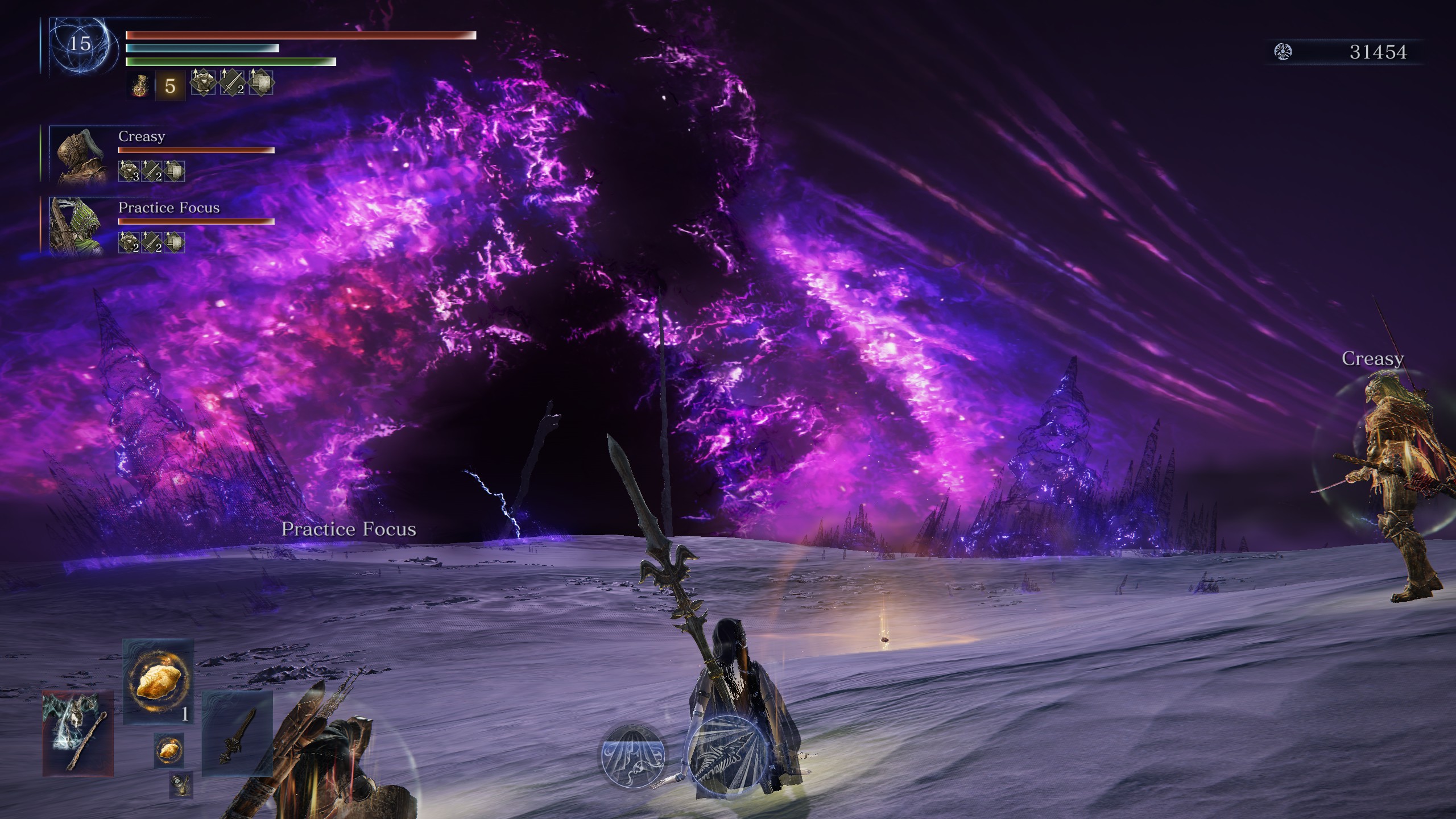Choose the small golden nugget queued item
The width and height of the screenshot is (1456, 819).
point(168,750)
